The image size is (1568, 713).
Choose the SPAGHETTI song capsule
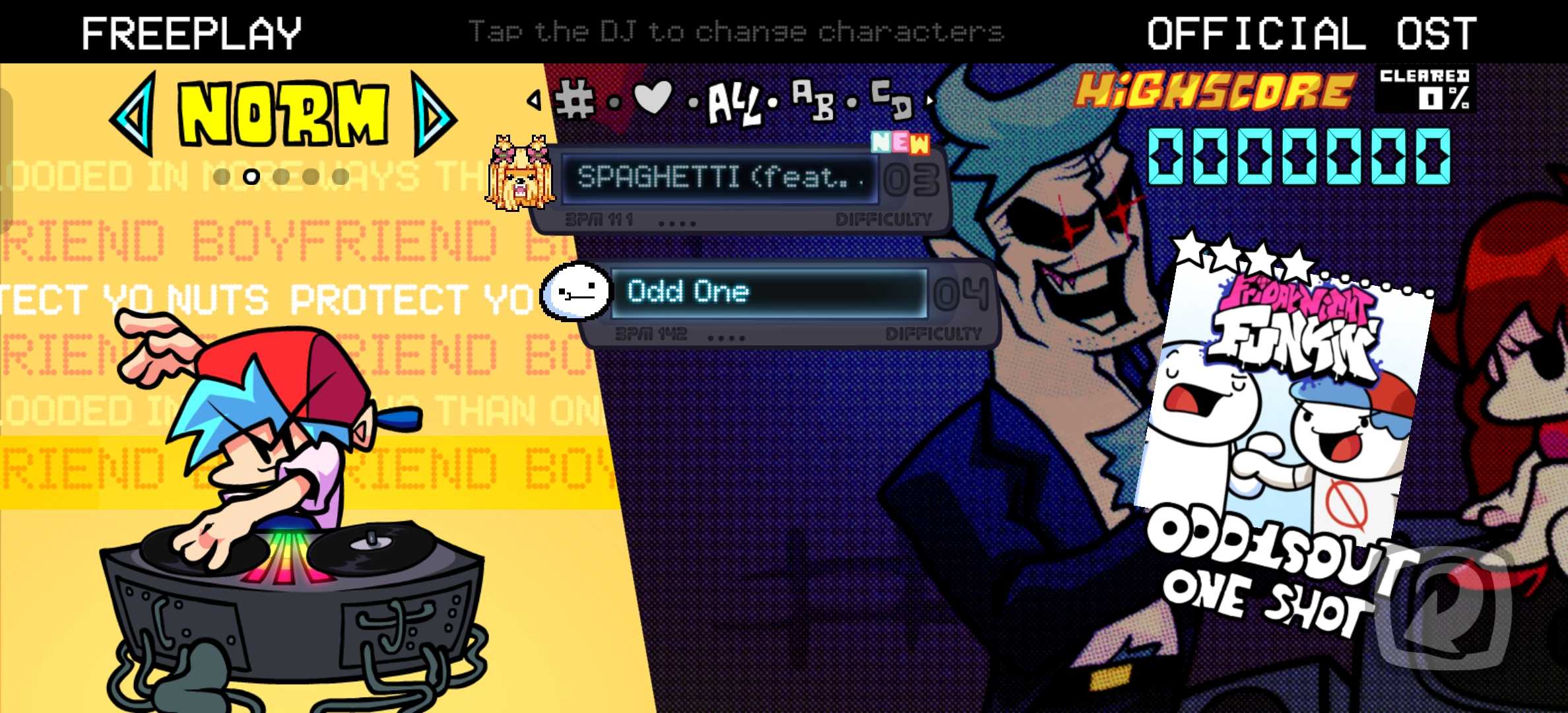[x=719, y=178]
